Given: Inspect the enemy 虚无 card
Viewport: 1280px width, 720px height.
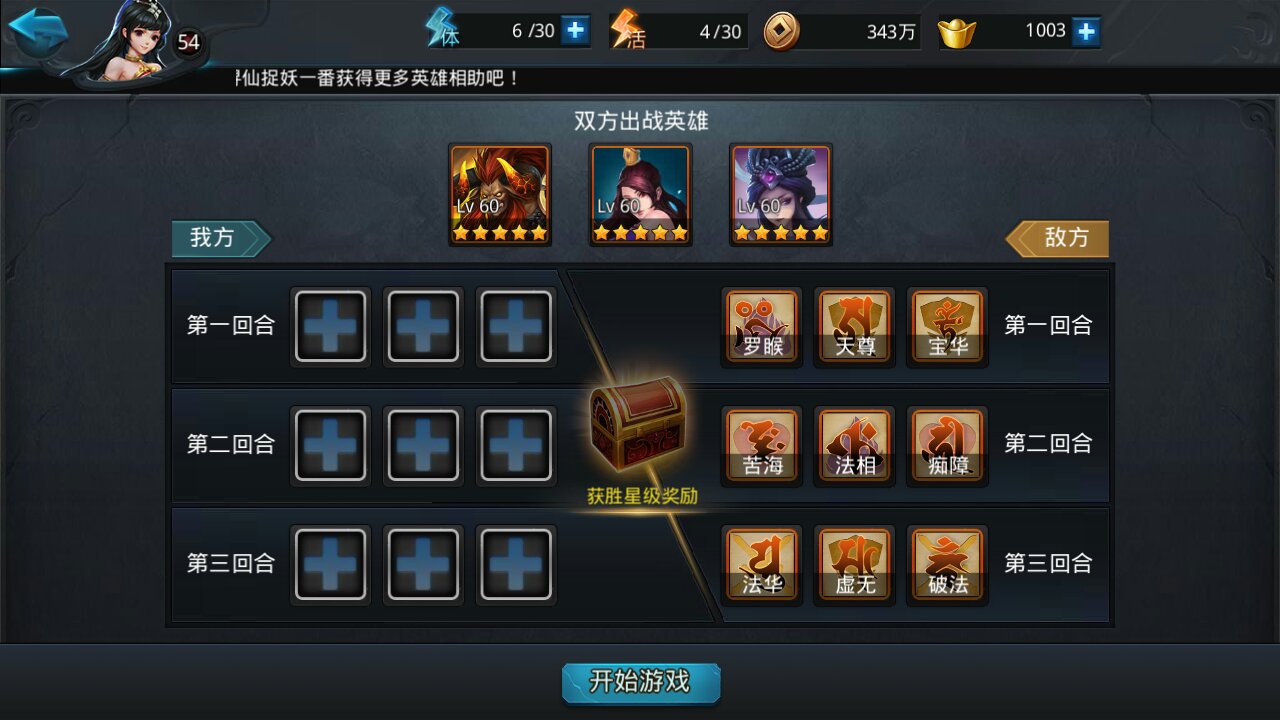Looking at the screenshot, I should (855, 565).
